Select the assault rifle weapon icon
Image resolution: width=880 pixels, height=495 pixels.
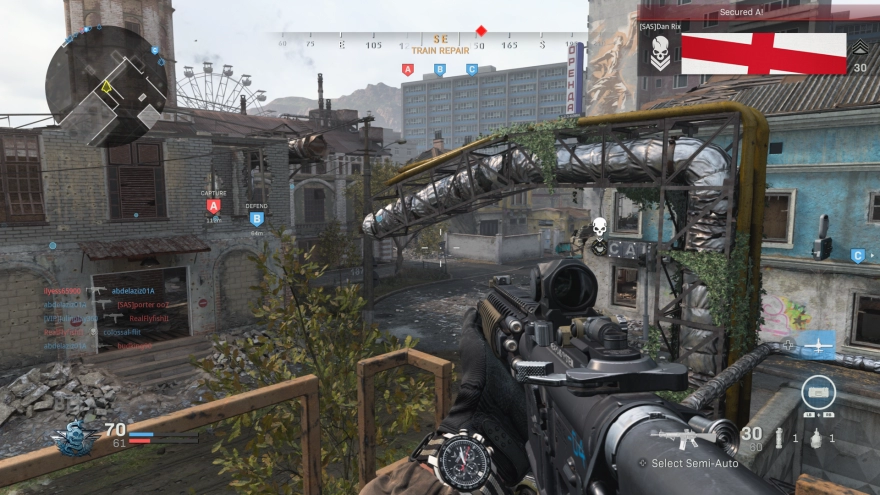pos(685,436)
